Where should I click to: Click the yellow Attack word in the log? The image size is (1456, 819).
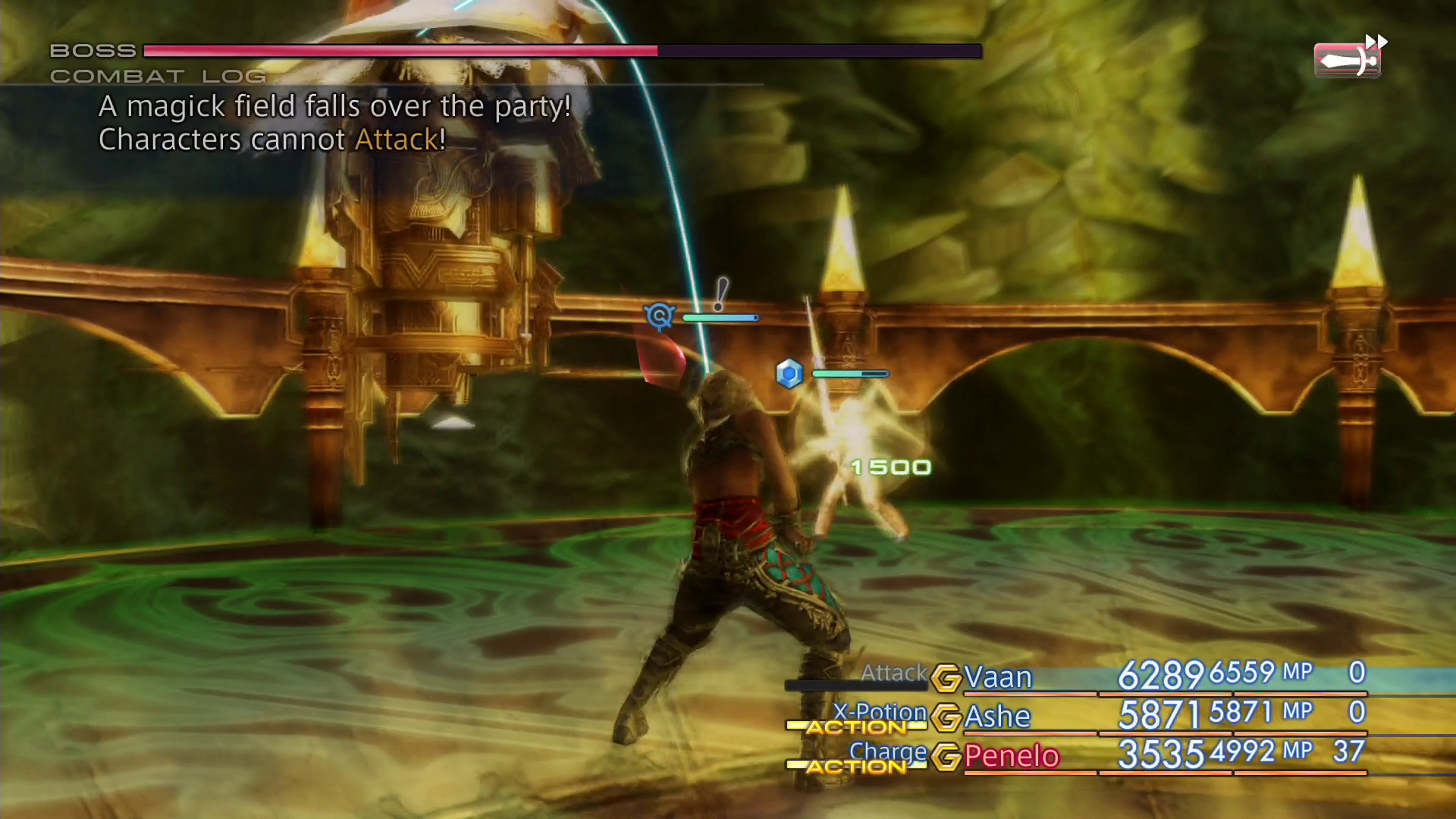pos(395,140)
